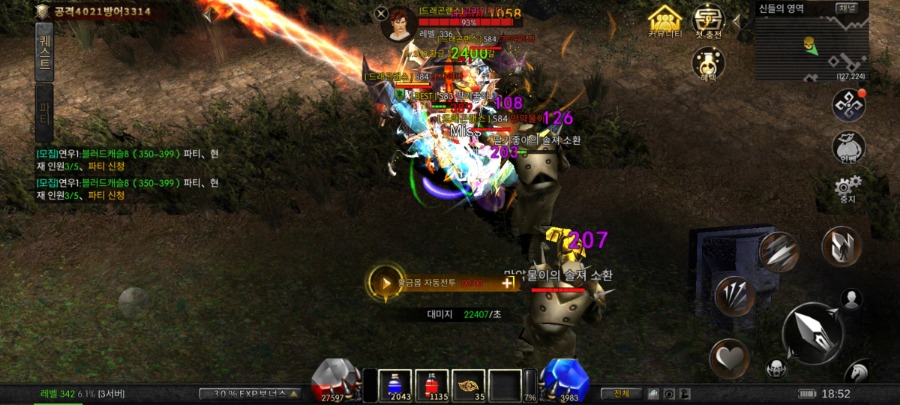The width and height of the screenshot is (900, 405).
Task: Use the red health potion slot
Action: (433, 384)
